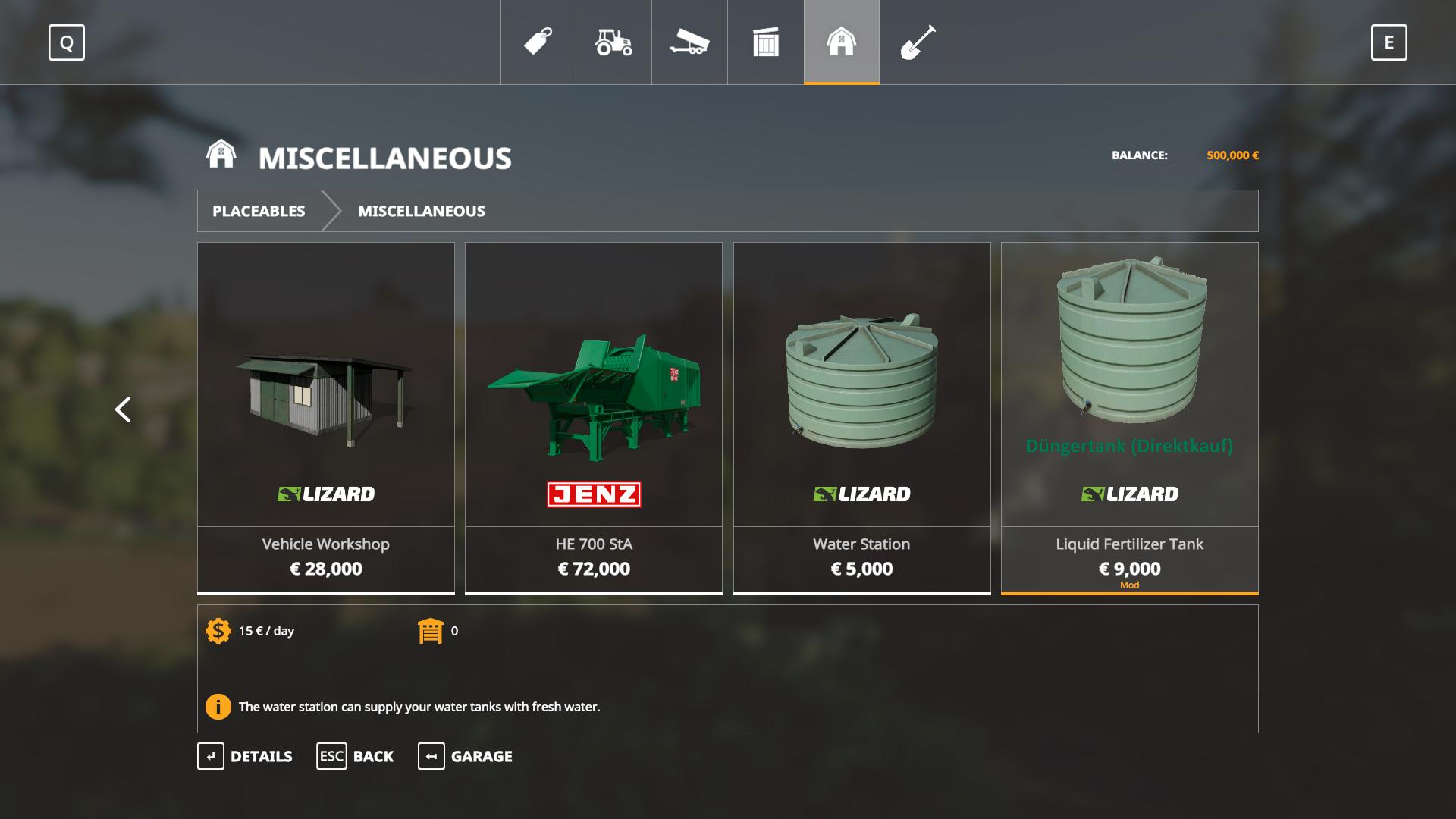Choose the JENZ HE 700 StA item
The image size is (1456, 819).
pos(594,417)
